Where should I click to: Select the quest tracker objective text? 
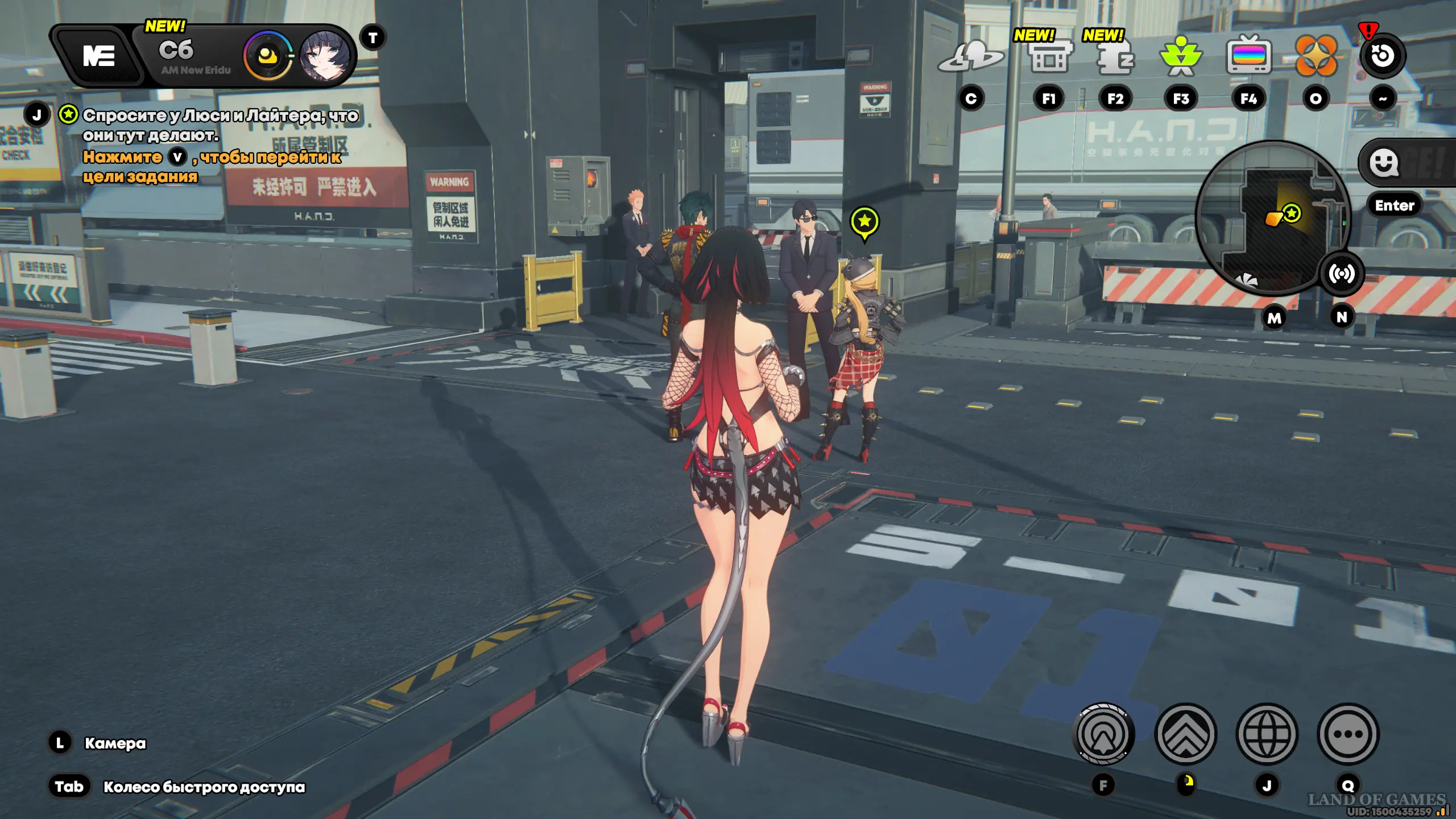(220, 125)
